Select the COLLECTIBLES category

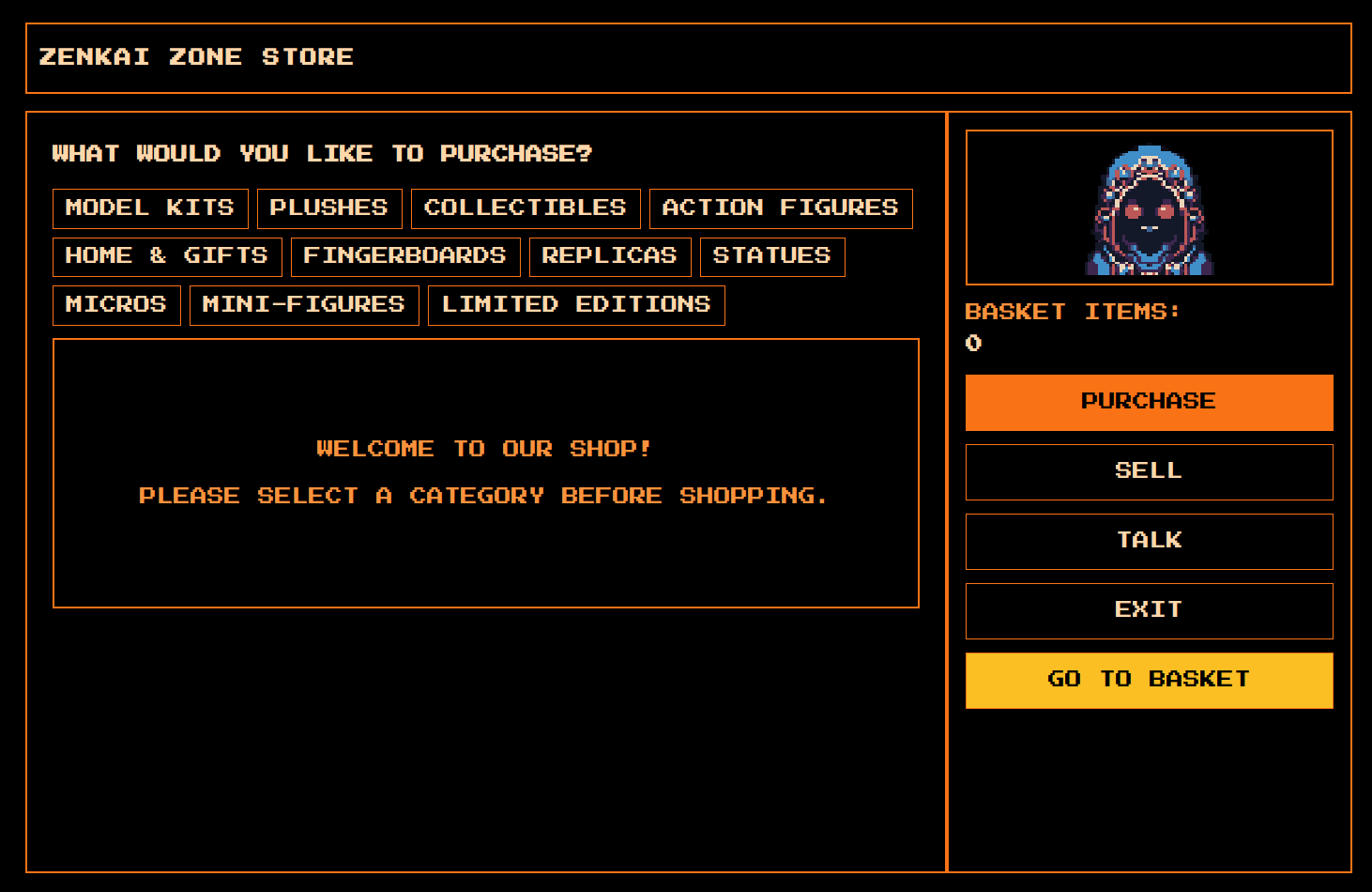coord(526,208)
